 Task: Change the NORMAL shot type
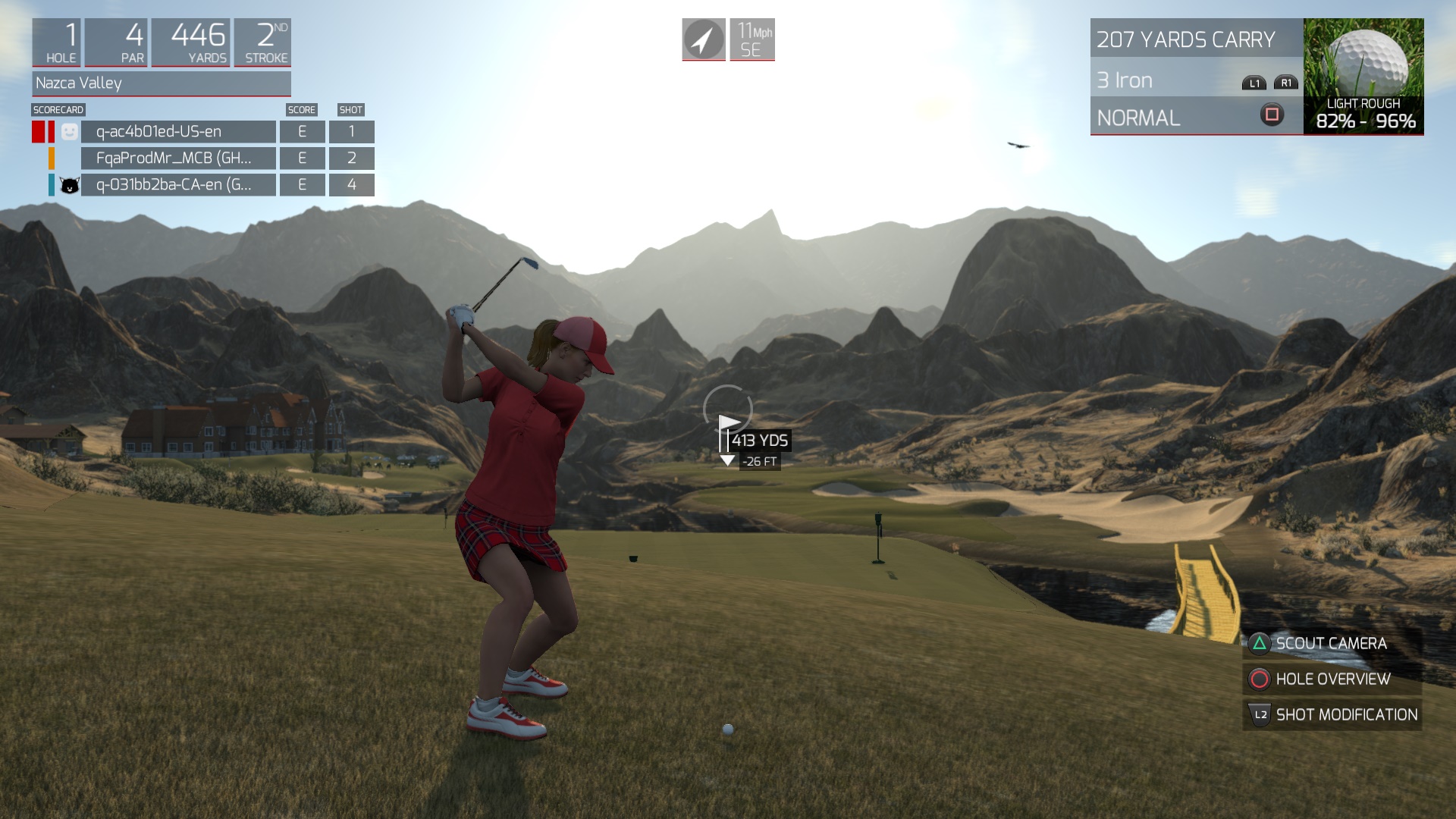click(1196, 118)
